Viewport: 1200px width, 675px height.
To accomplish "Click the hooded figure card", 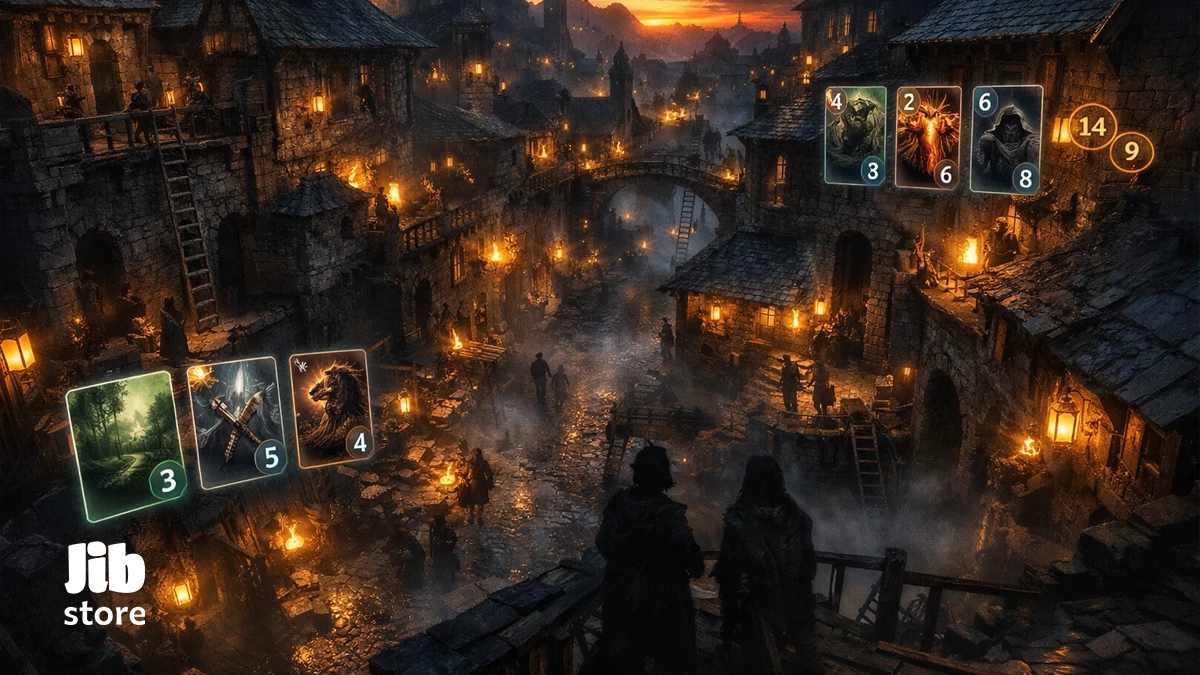I will pos(1006,138).
